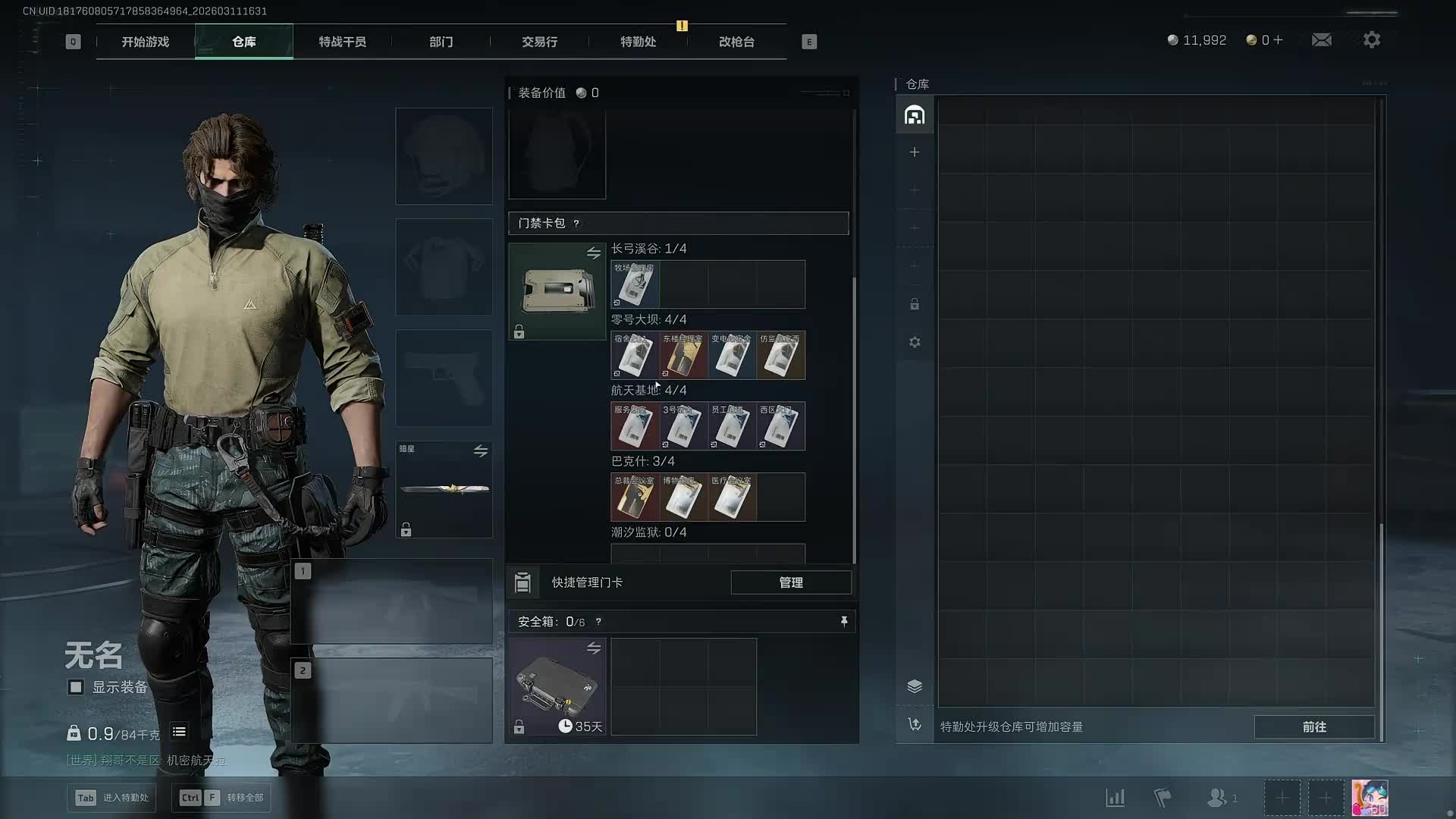
Task: Toggle the 显示装备 checkbox
Action: (76, 687)
